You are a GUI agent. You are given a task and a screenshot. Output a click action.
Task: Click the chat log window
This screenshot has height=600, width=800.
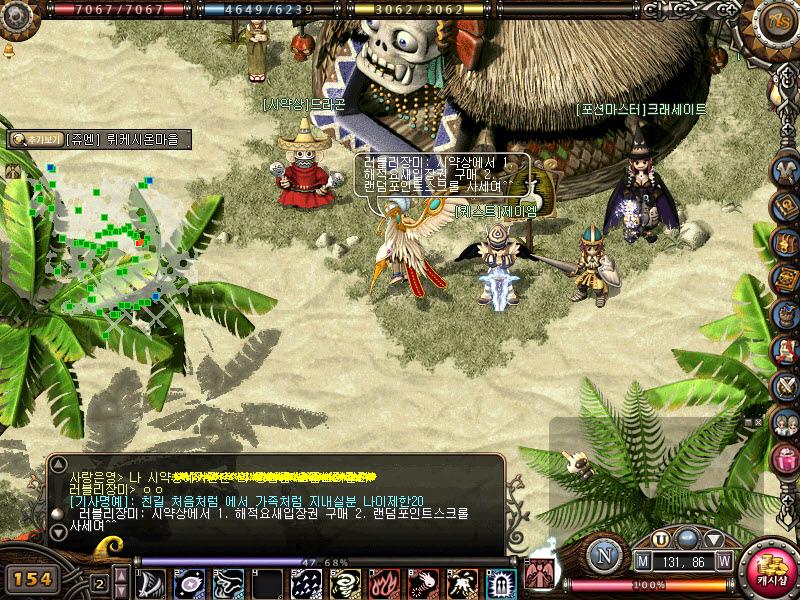tap(270, 500)
